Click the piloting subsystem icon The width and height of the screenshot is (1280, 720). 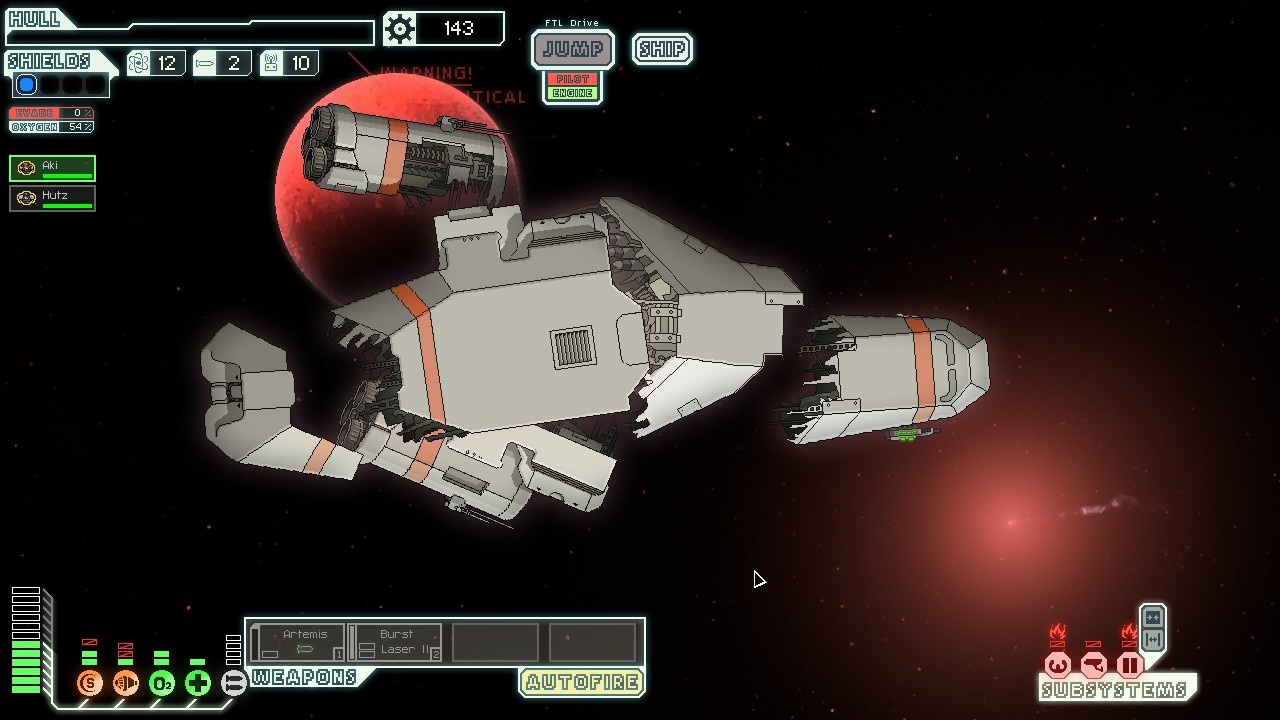tap(1058, 665)
